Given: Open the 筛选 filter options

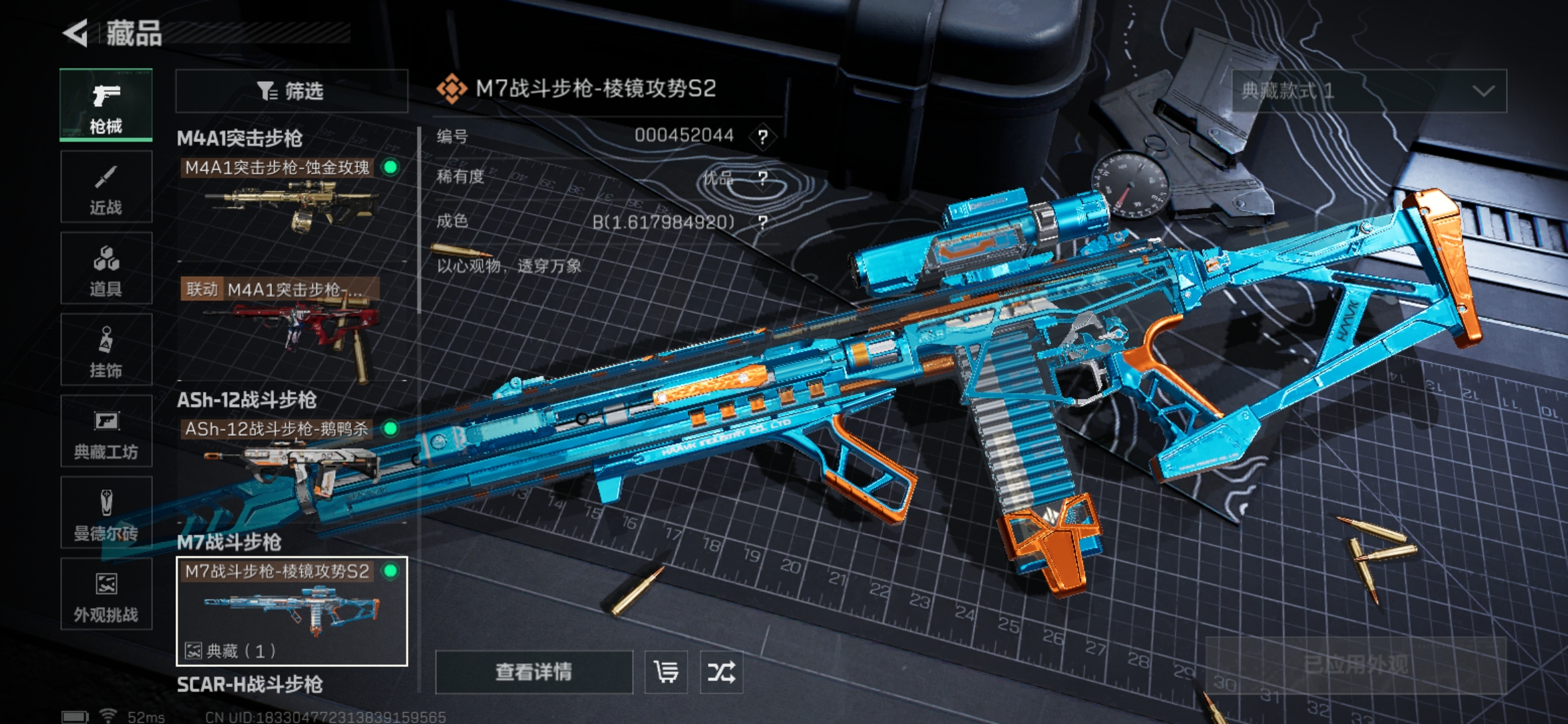Looking at the screenshot, I should click(291, 91).
